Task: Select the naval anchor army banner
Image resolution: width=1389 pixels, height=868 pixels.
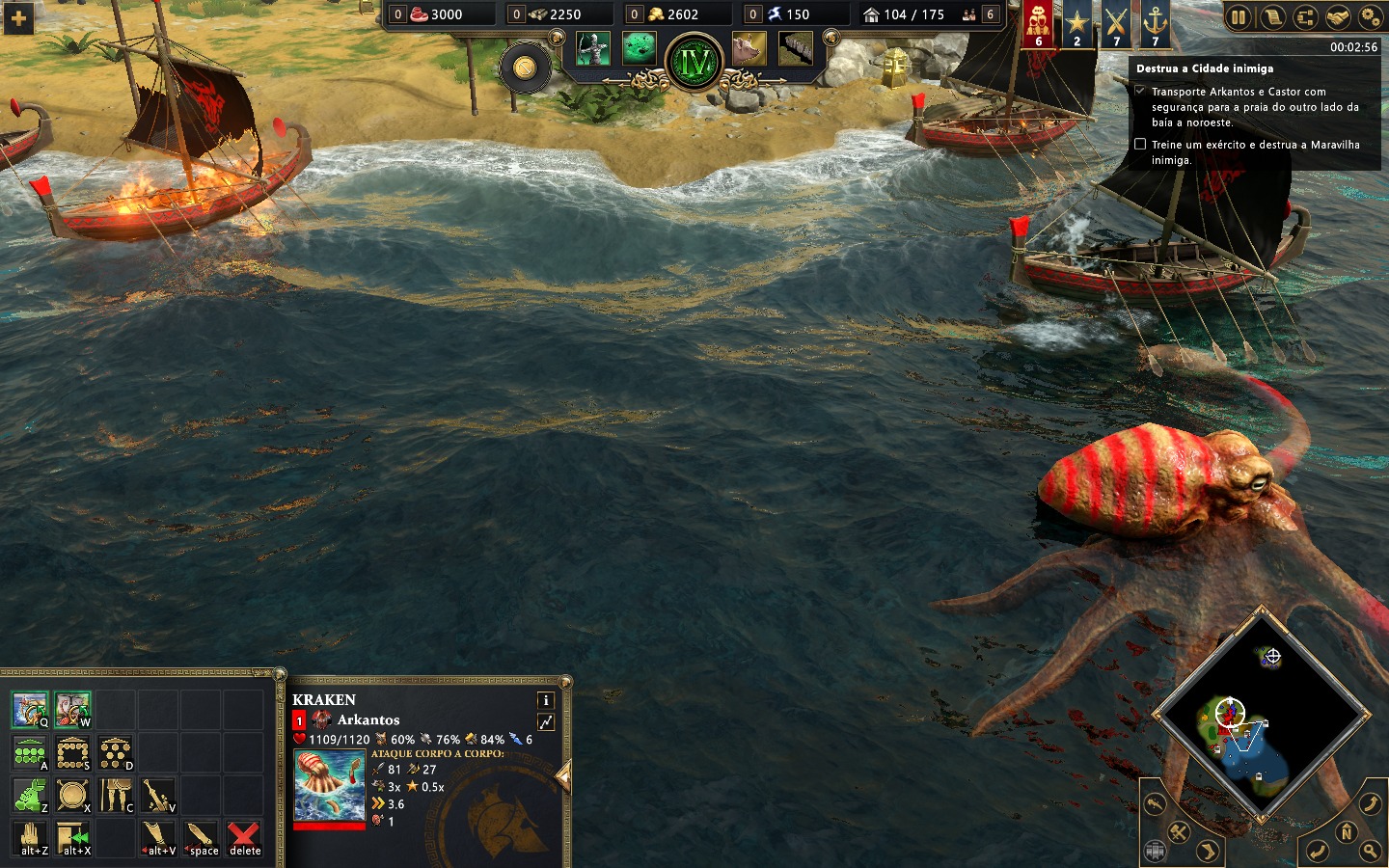Action: coord(1155,24)
